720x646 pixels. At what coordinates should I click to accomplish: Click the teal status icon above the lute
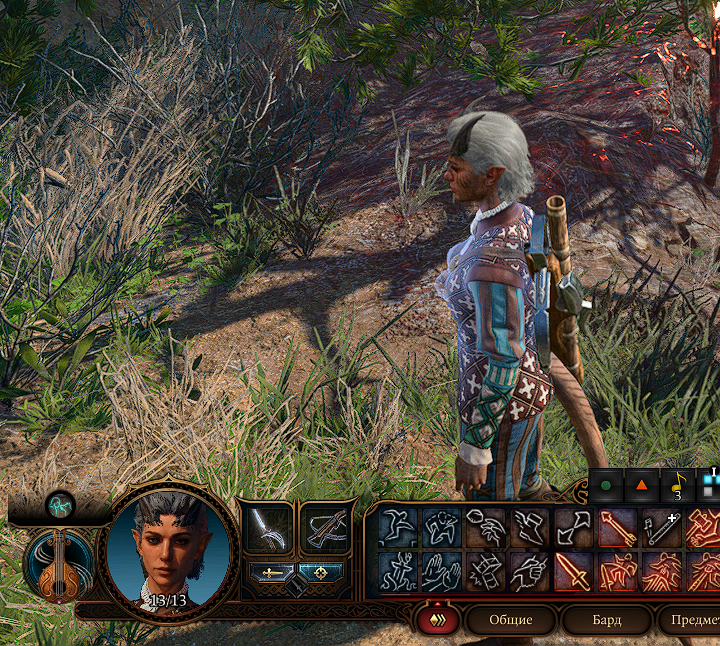pos(60,505)
